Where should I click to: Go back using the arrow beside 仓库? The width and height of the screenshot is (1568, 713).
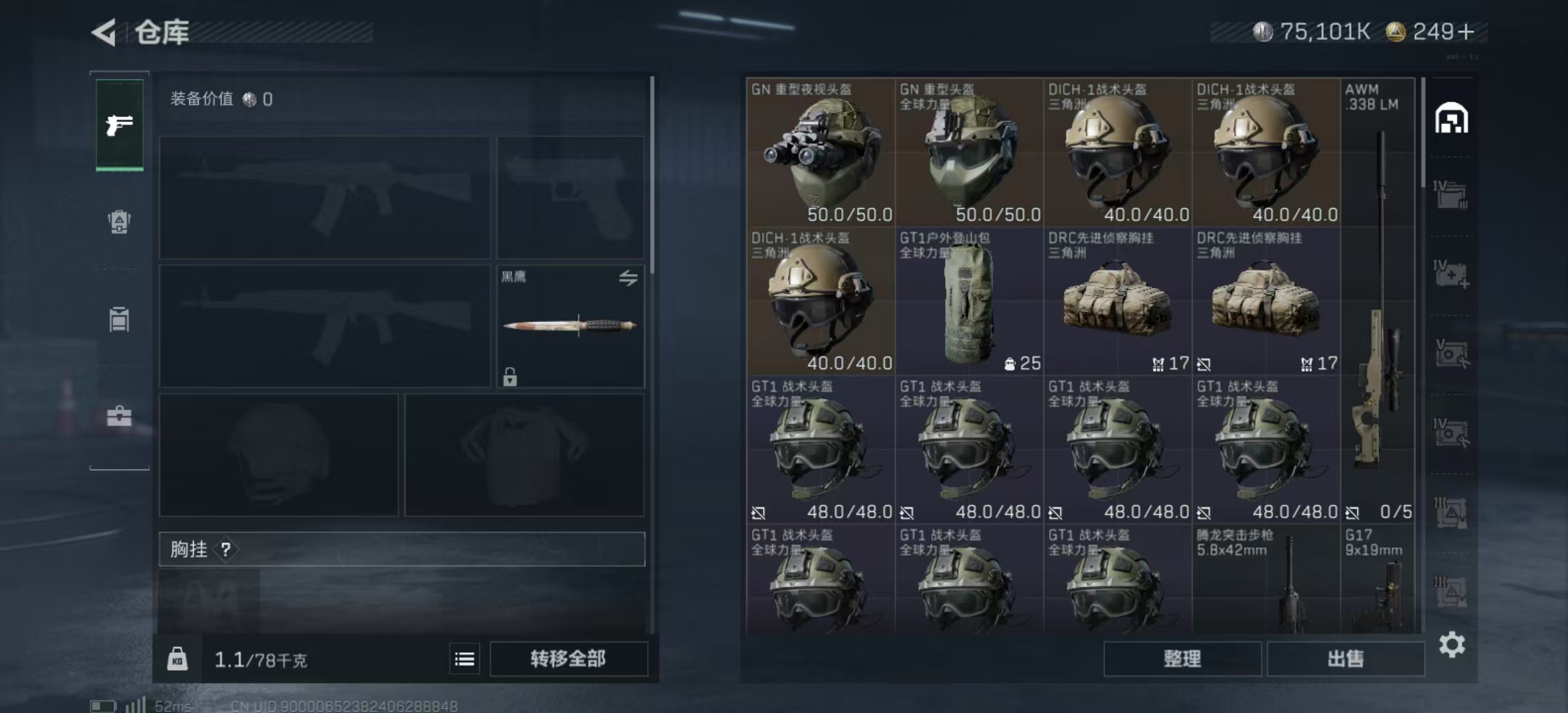click(x=104, y=32)
